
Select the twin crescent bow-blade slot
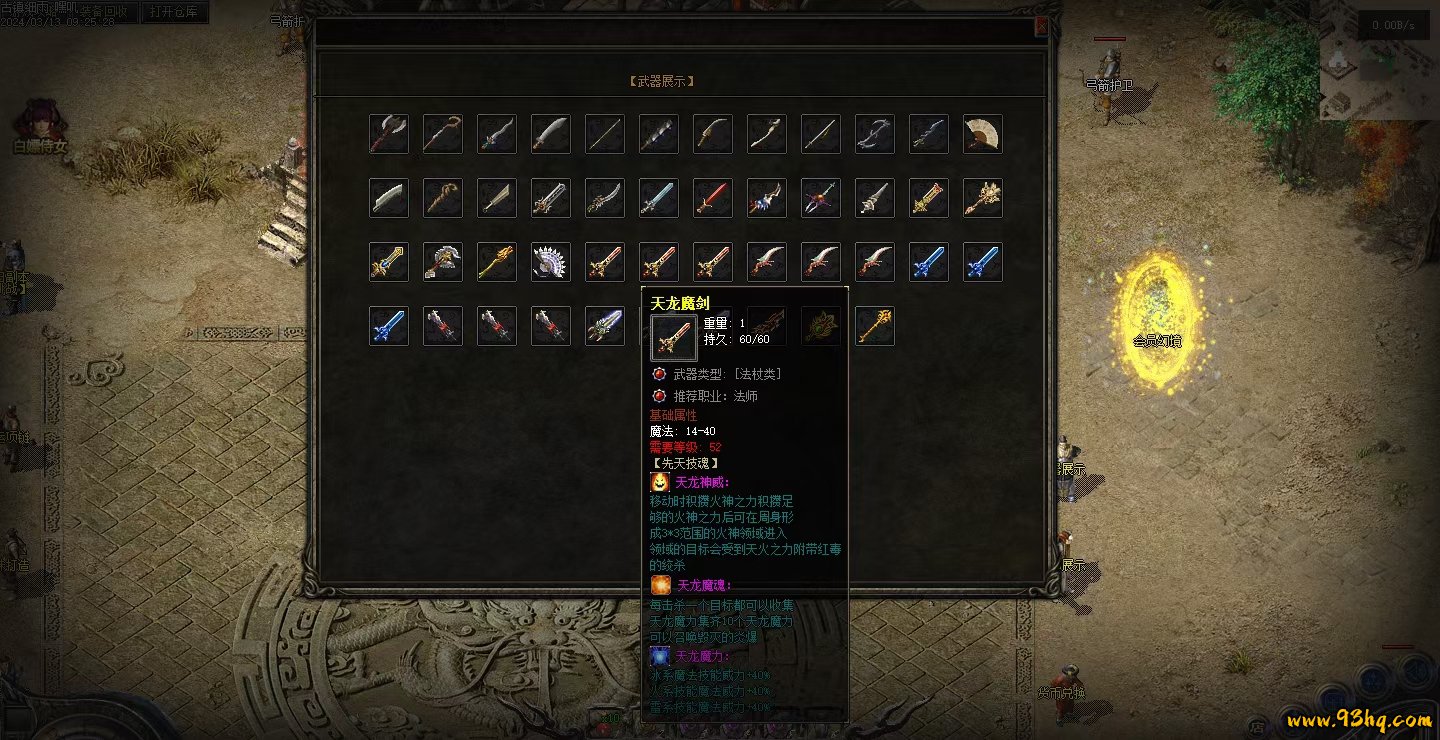875,134
